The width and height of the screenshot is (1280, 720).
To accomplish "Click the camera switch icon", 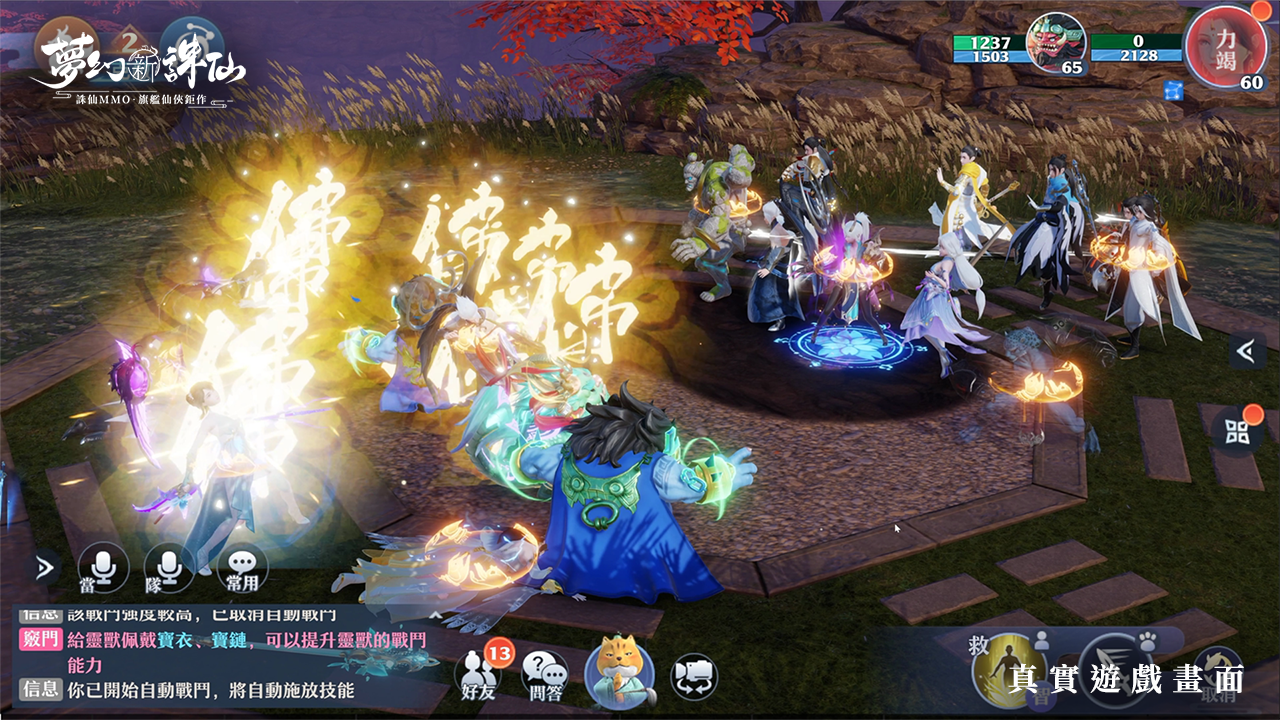I will coord(693,674).
